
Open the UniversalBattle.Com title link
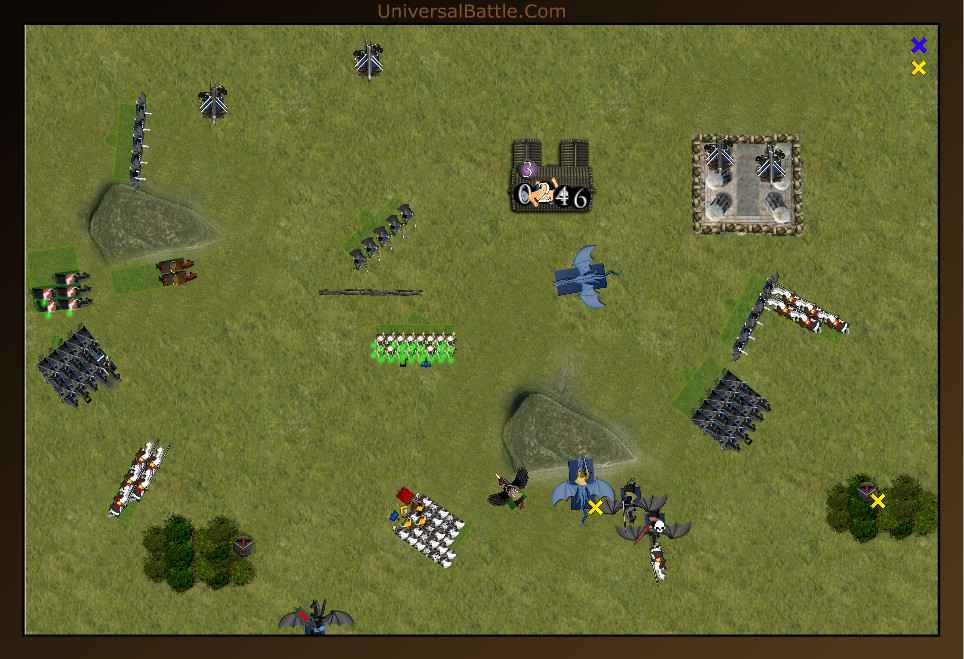(471, 11)
